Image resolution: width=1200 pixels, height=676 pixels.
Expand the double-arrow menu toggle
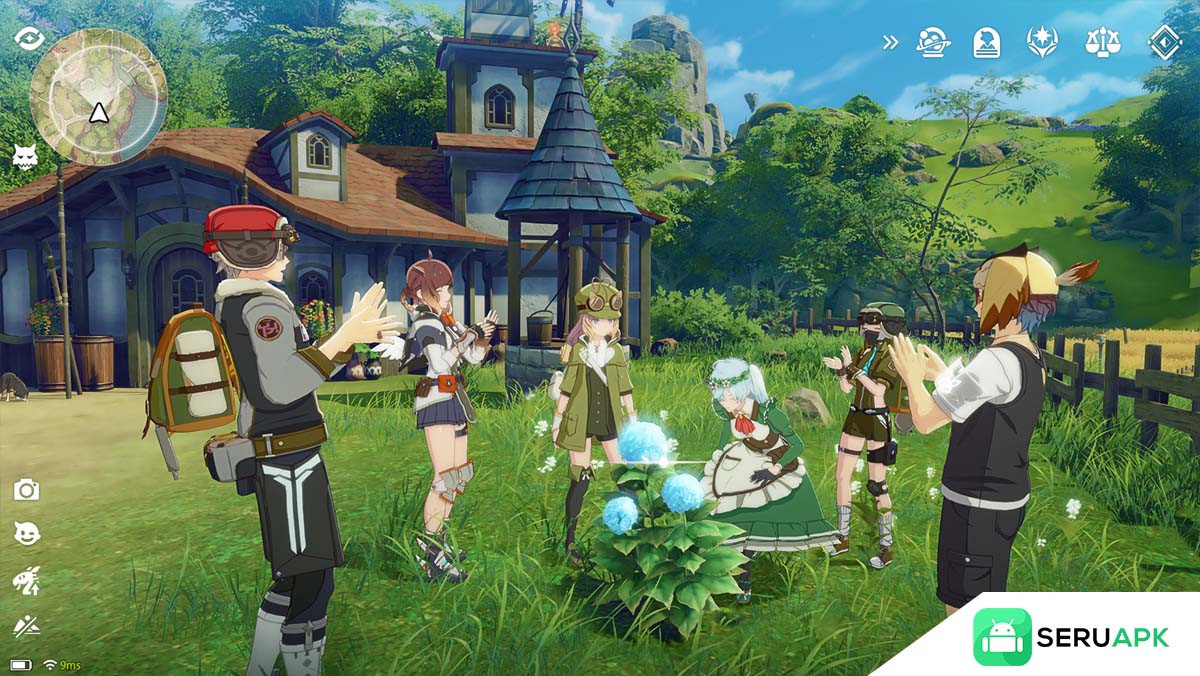[x=890, y=42]
